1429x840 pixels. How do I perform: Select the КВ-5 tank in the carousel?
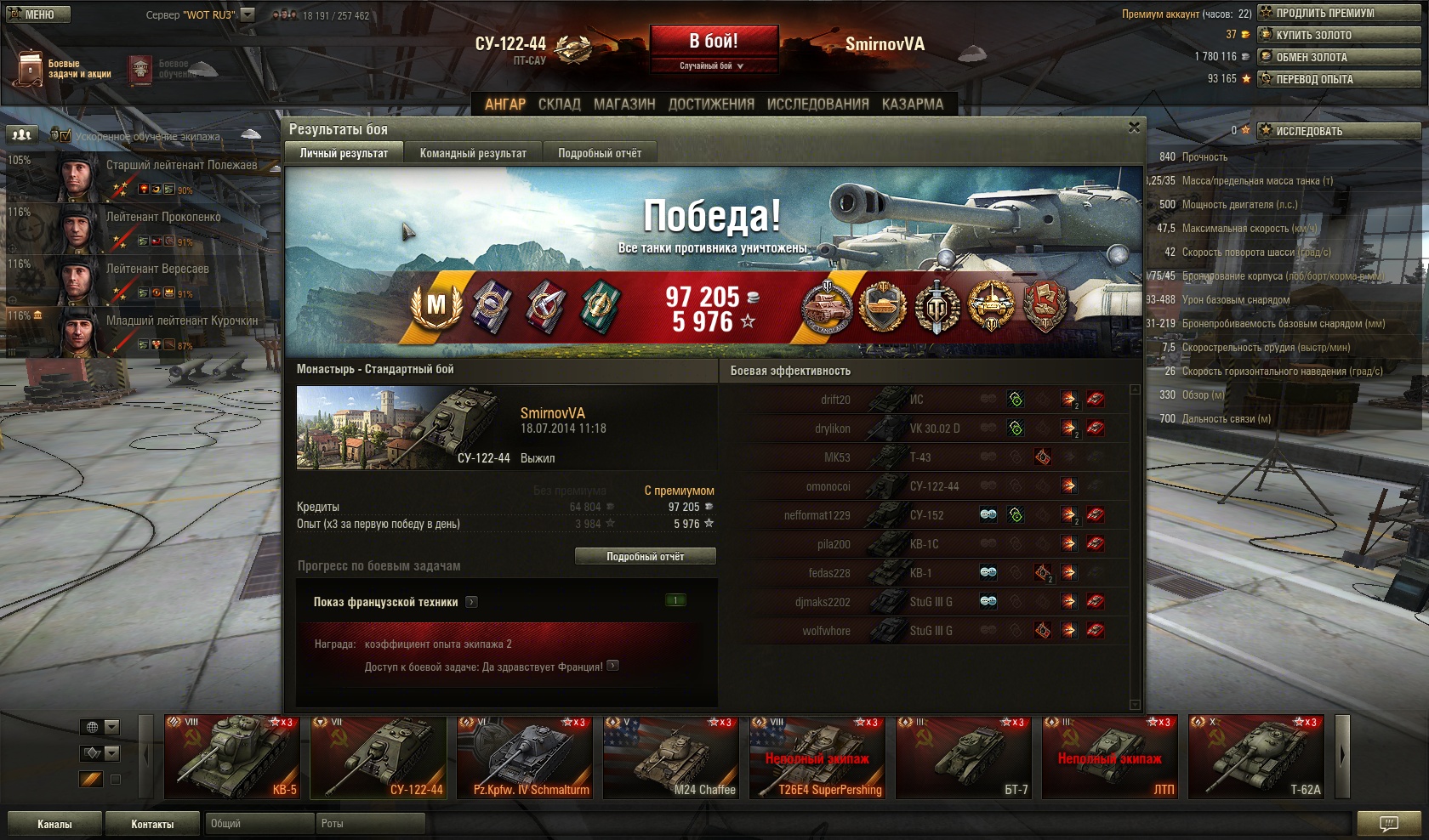point(231,757)
